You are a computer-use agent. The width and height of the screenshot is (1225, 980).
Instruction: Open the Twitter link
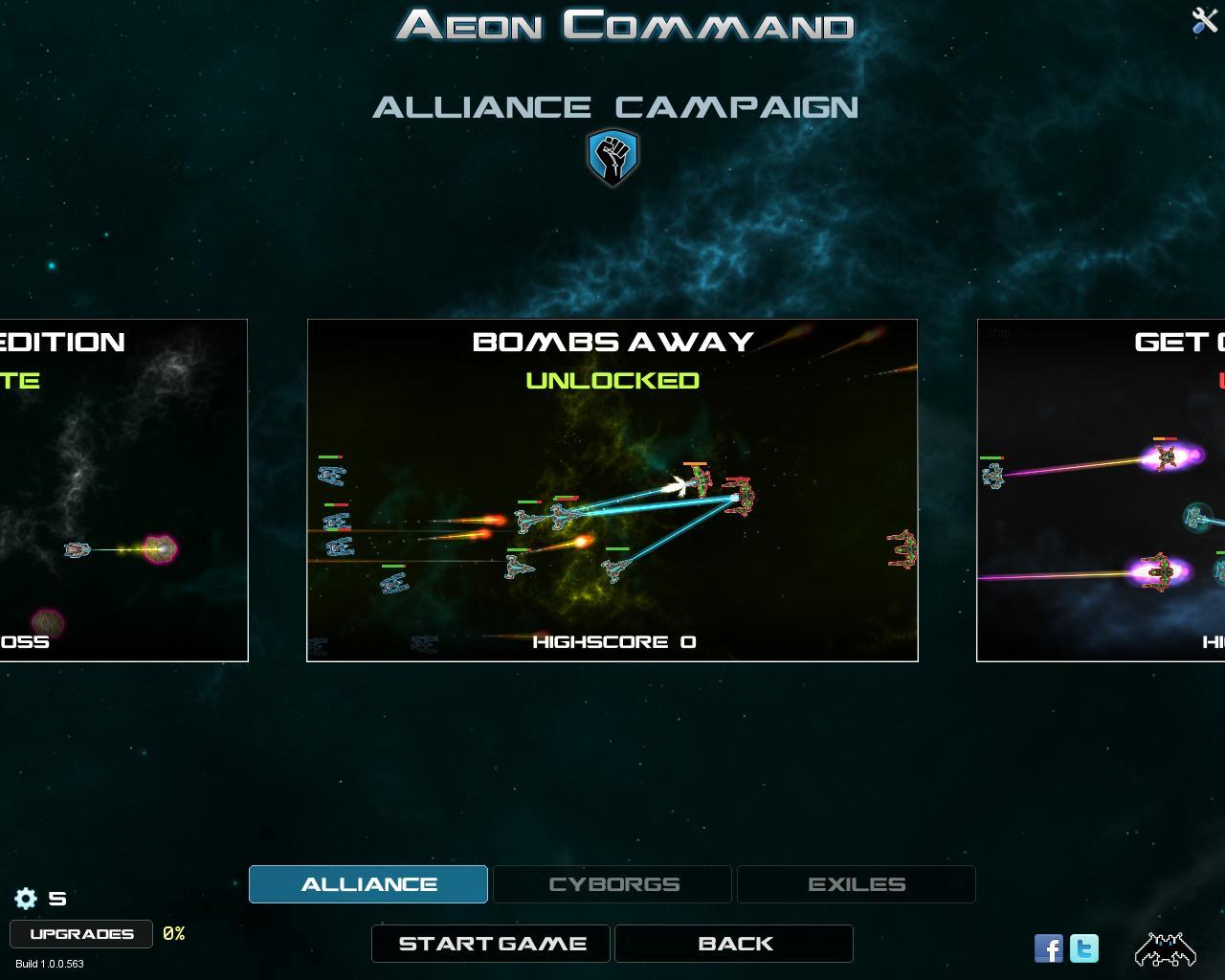tap(1084, 948)
